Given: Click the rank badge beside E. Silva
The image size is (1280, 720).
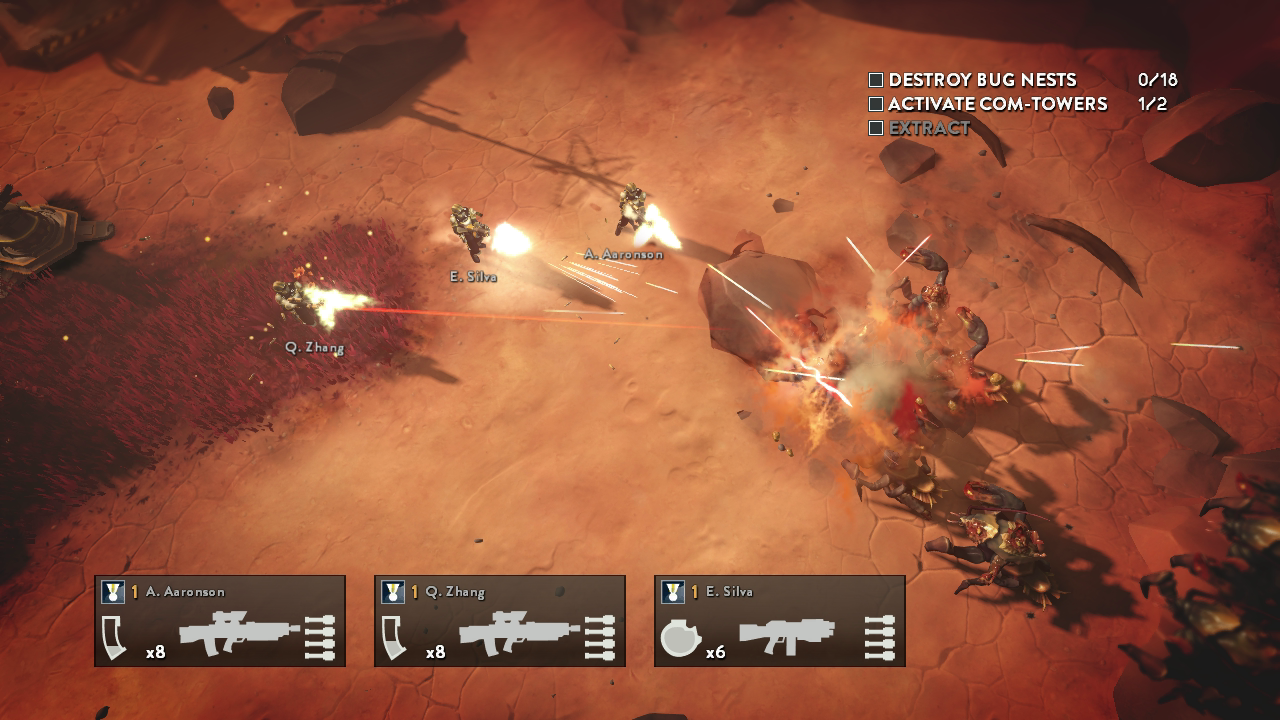Looking at the screenshot, I should pos(672,592).
